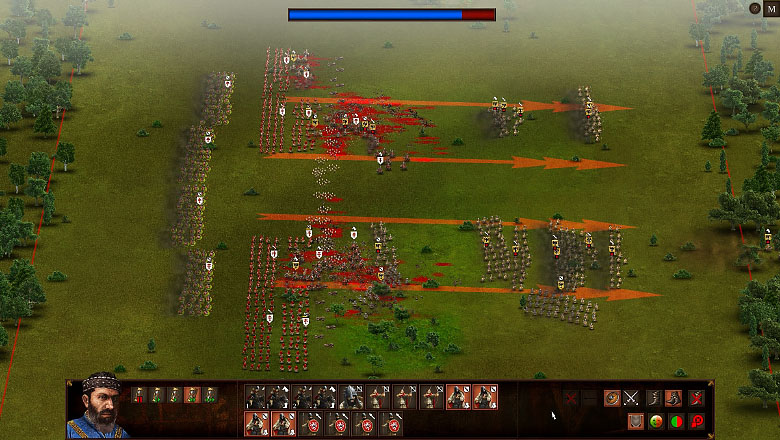780x440 pixels.
Task: Click the red spiral command icon
Action: [696, 421]
